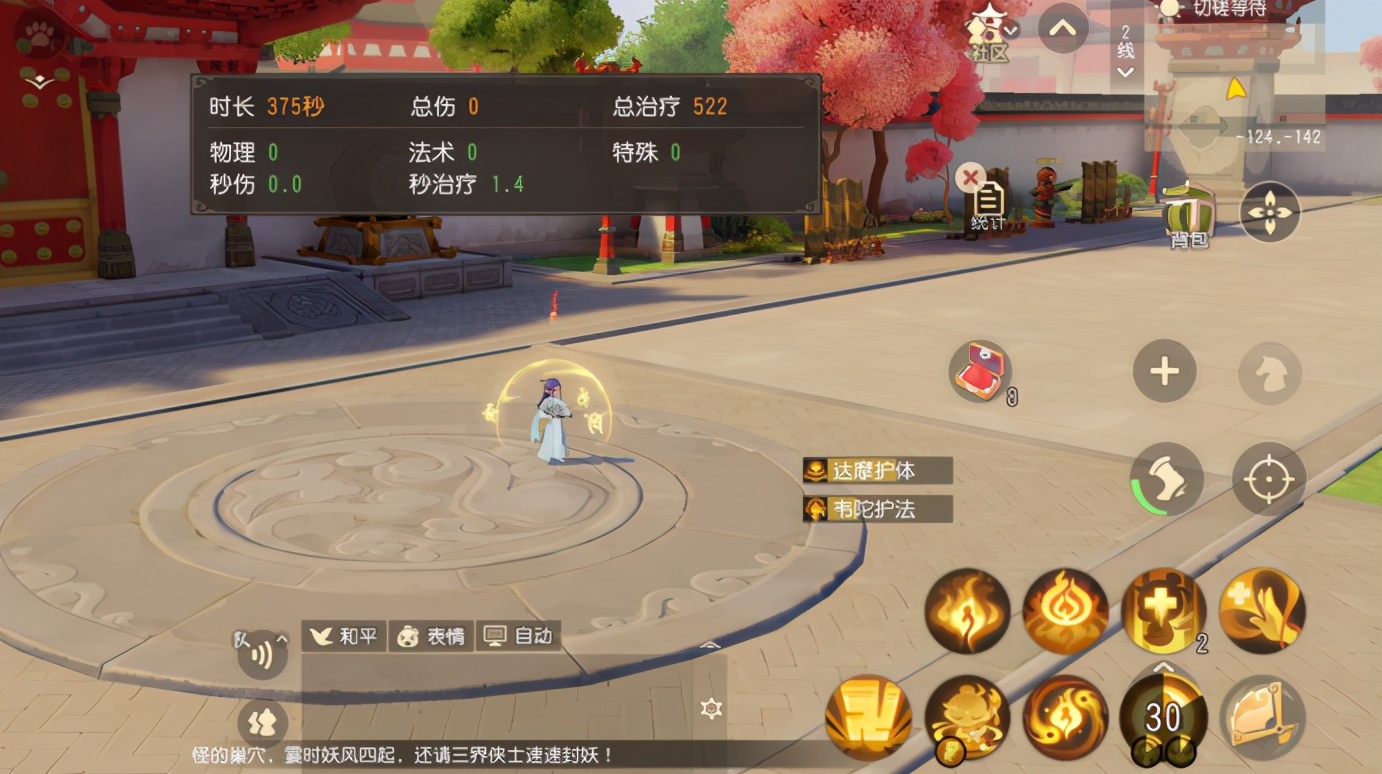1382x774 pixels.
Task: Tap the round plus button
Action: [1164, 372]
